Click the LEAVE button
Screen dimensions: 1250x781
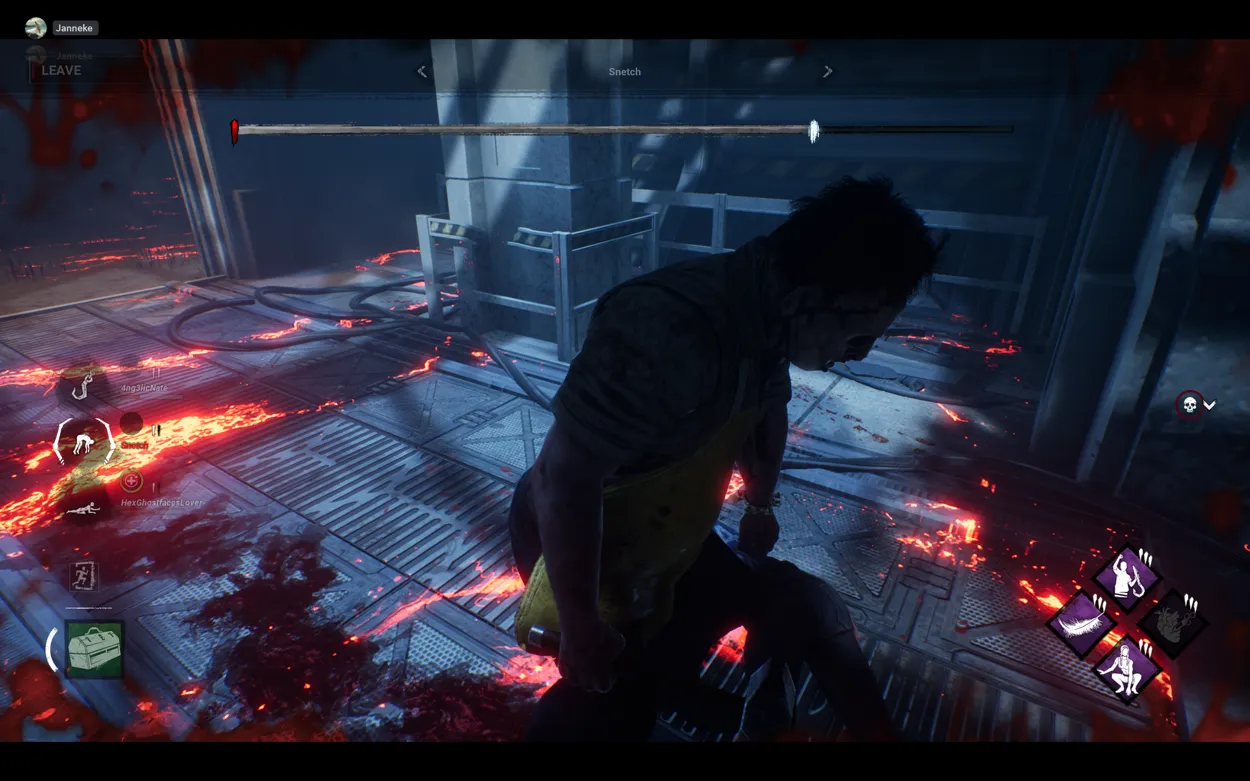[x=61, y=71]
